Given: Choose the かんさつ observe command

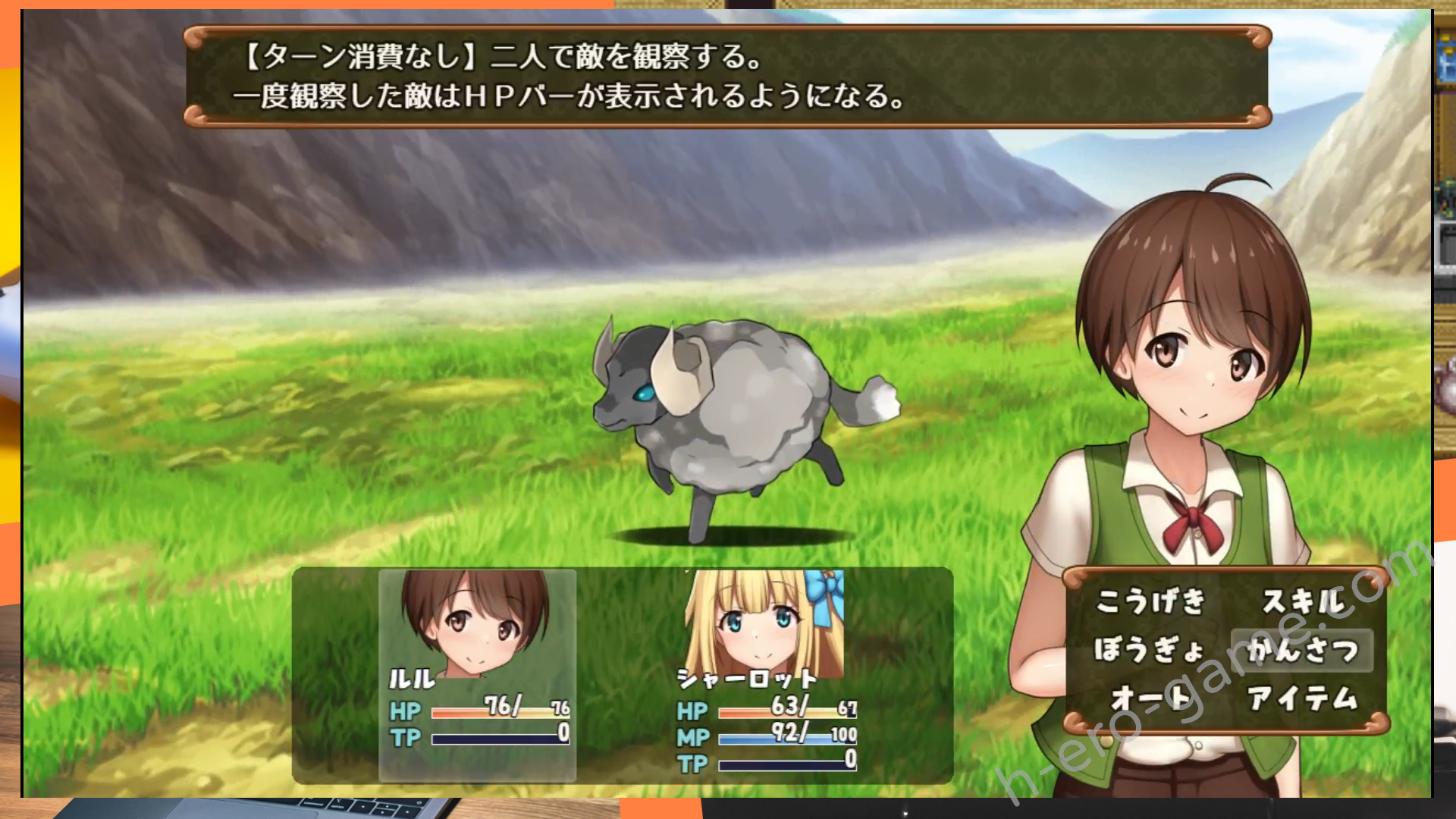Looking at the screenshot, I should 1302,650.
